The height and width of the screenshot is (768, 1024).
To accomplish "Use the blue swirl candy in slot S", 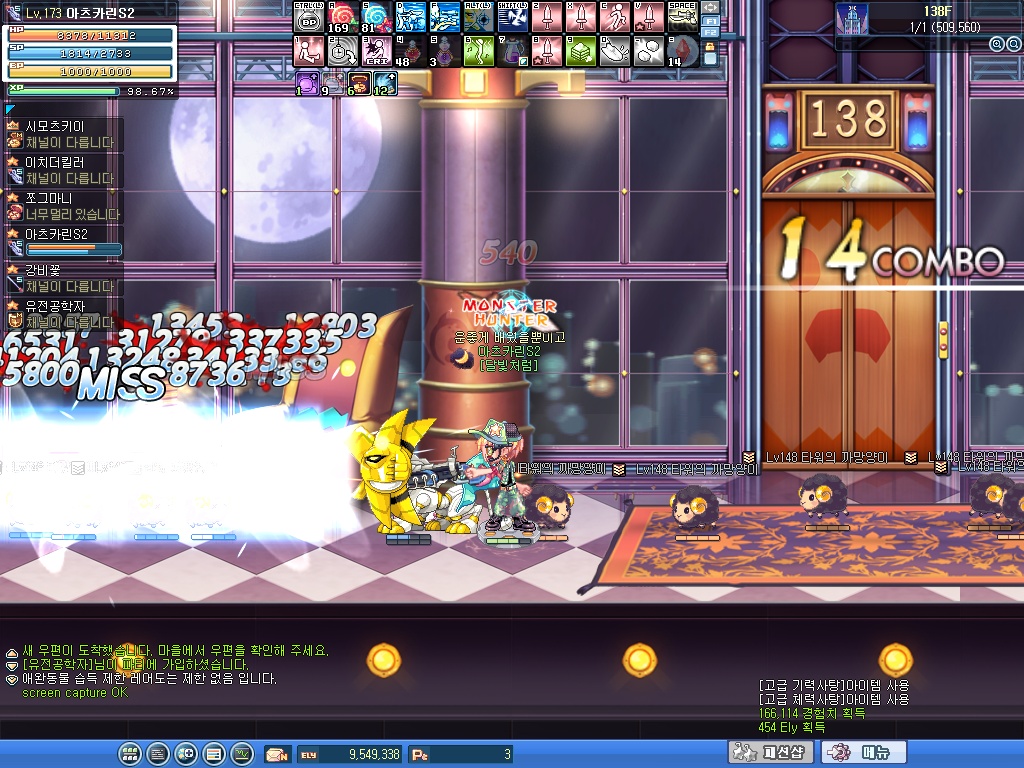I will [x=377, y=17].
